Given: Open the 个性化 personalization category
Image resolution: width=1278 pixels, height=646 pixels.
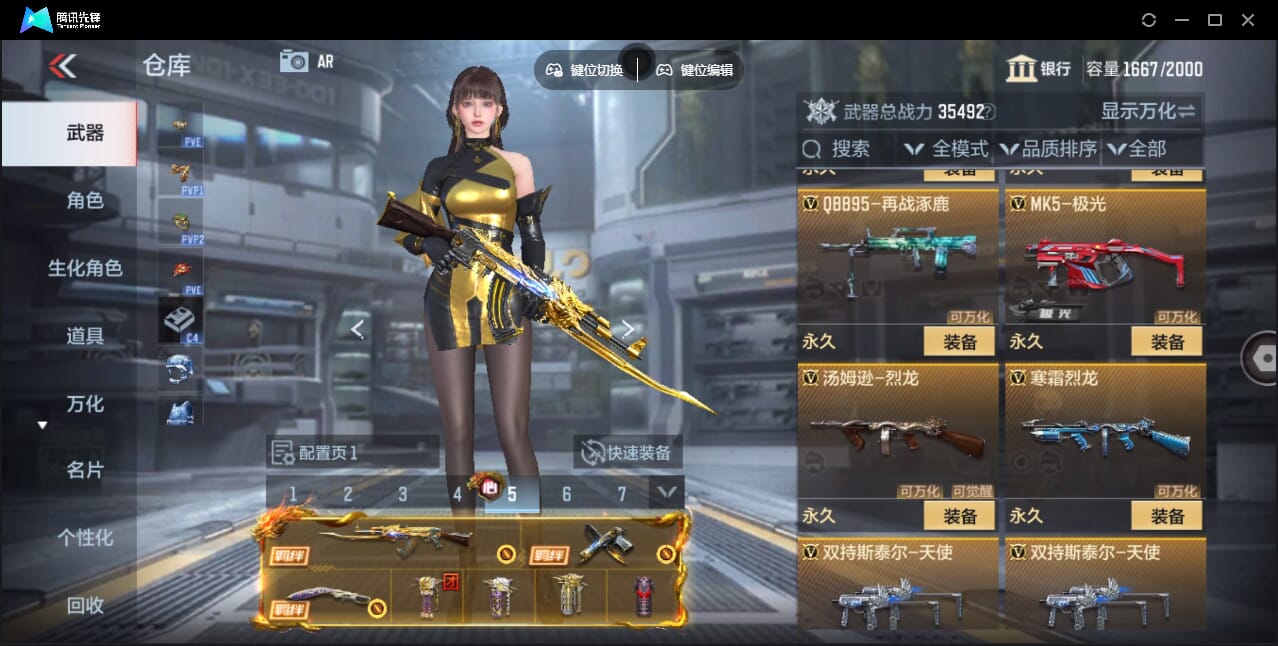Looking at the screenshot, I should (x=85, y=538).
